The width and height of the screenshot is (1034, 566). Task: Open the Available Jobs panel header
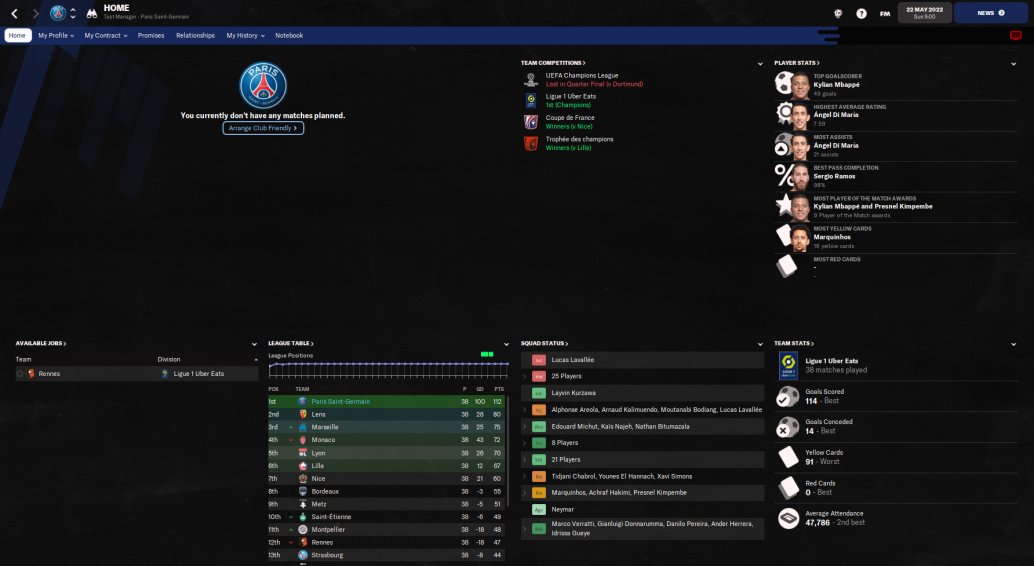[41, 343]
